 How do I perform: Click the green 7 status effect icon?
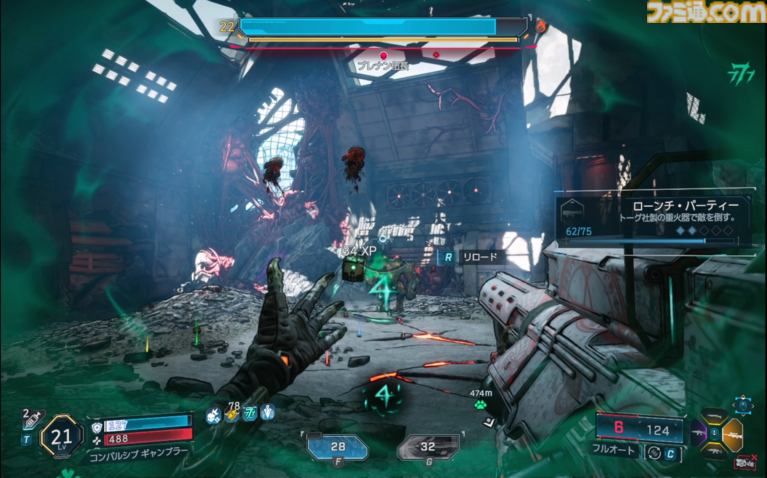coord(250,414)
